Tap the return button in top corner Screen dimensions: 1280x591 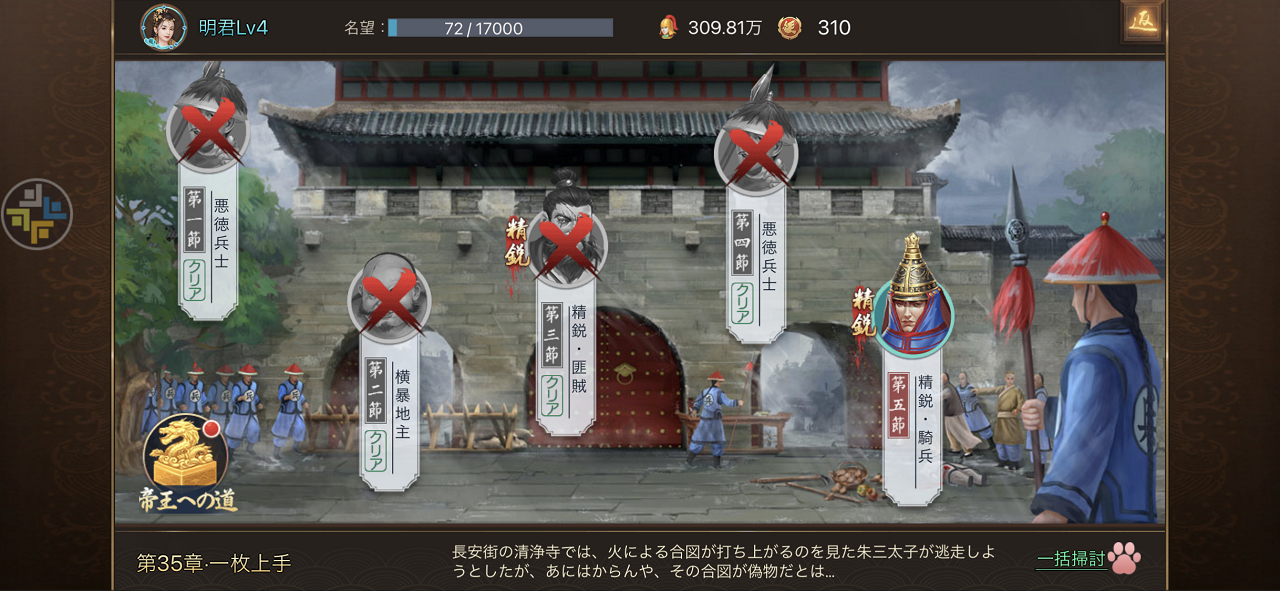coord(1142,22)
